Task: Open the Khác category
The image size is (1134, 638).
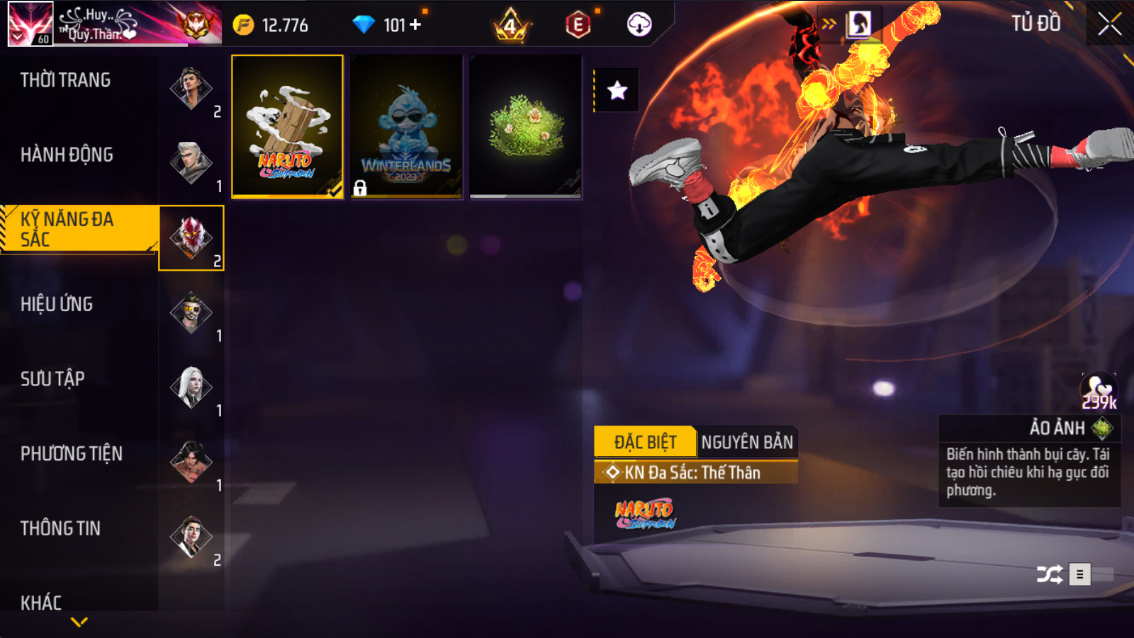Action: 42,602
